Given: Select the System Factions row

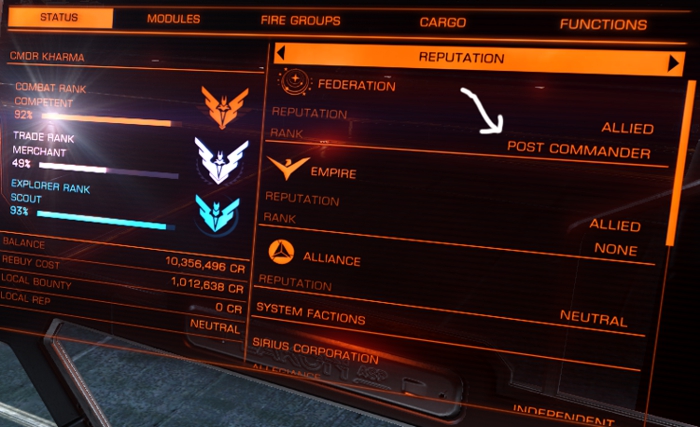Looking at the screenshot, I should coord(310,313).
